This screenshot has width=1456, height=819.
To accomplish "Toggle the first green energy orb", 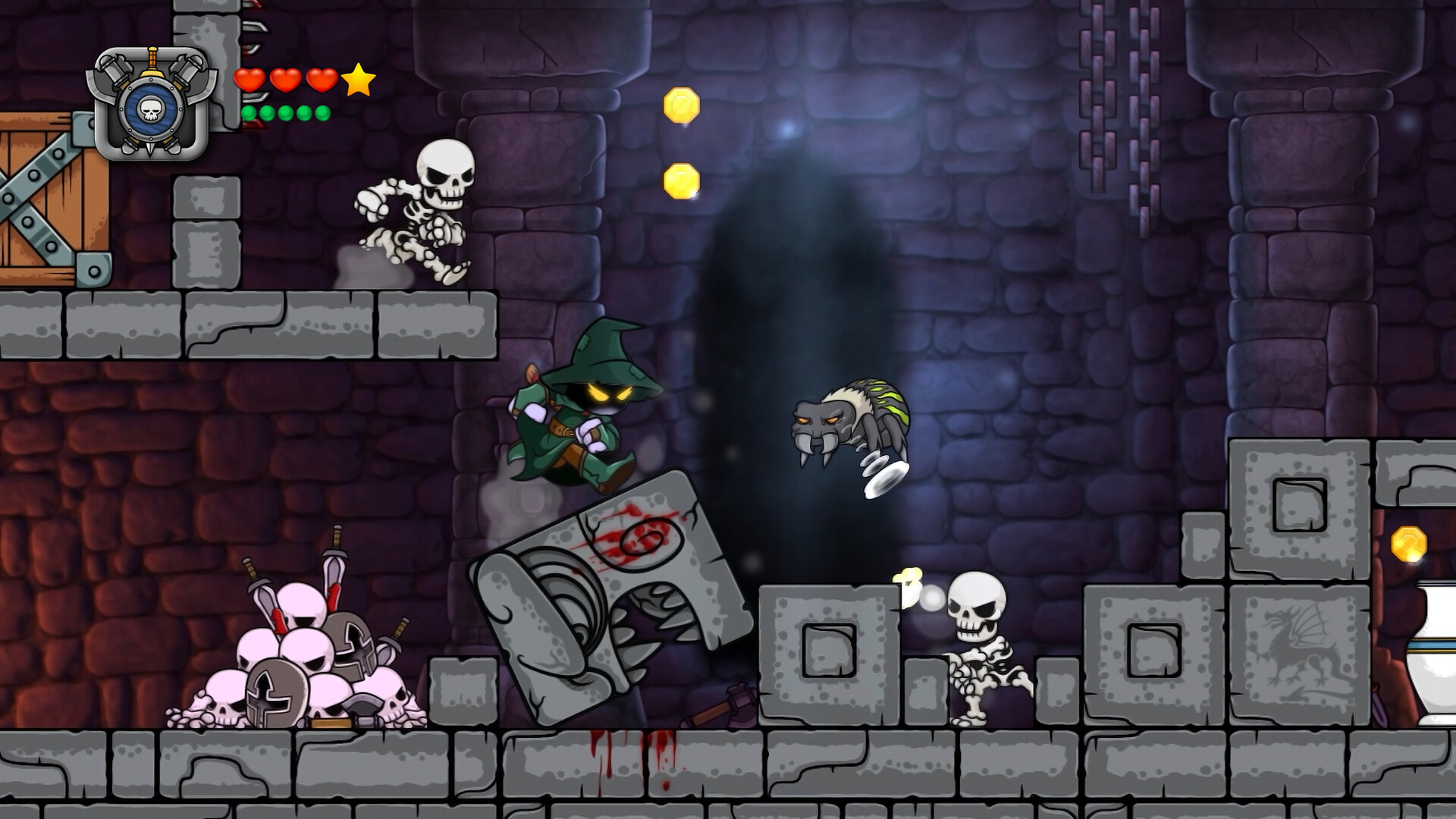I will (x=249, y=112).
